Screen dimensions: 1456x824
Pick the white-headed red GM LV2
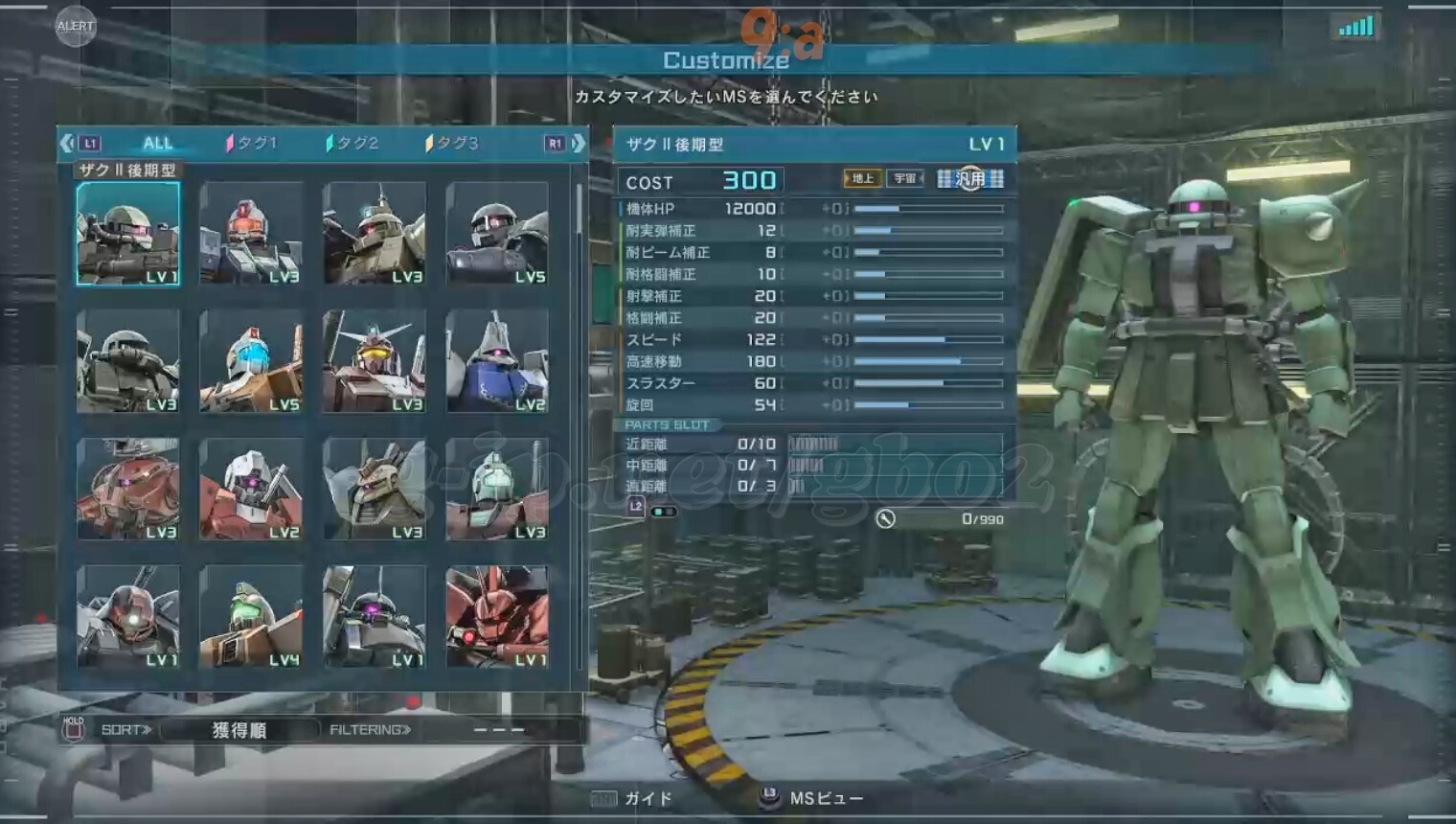click(x=251, y=489)
